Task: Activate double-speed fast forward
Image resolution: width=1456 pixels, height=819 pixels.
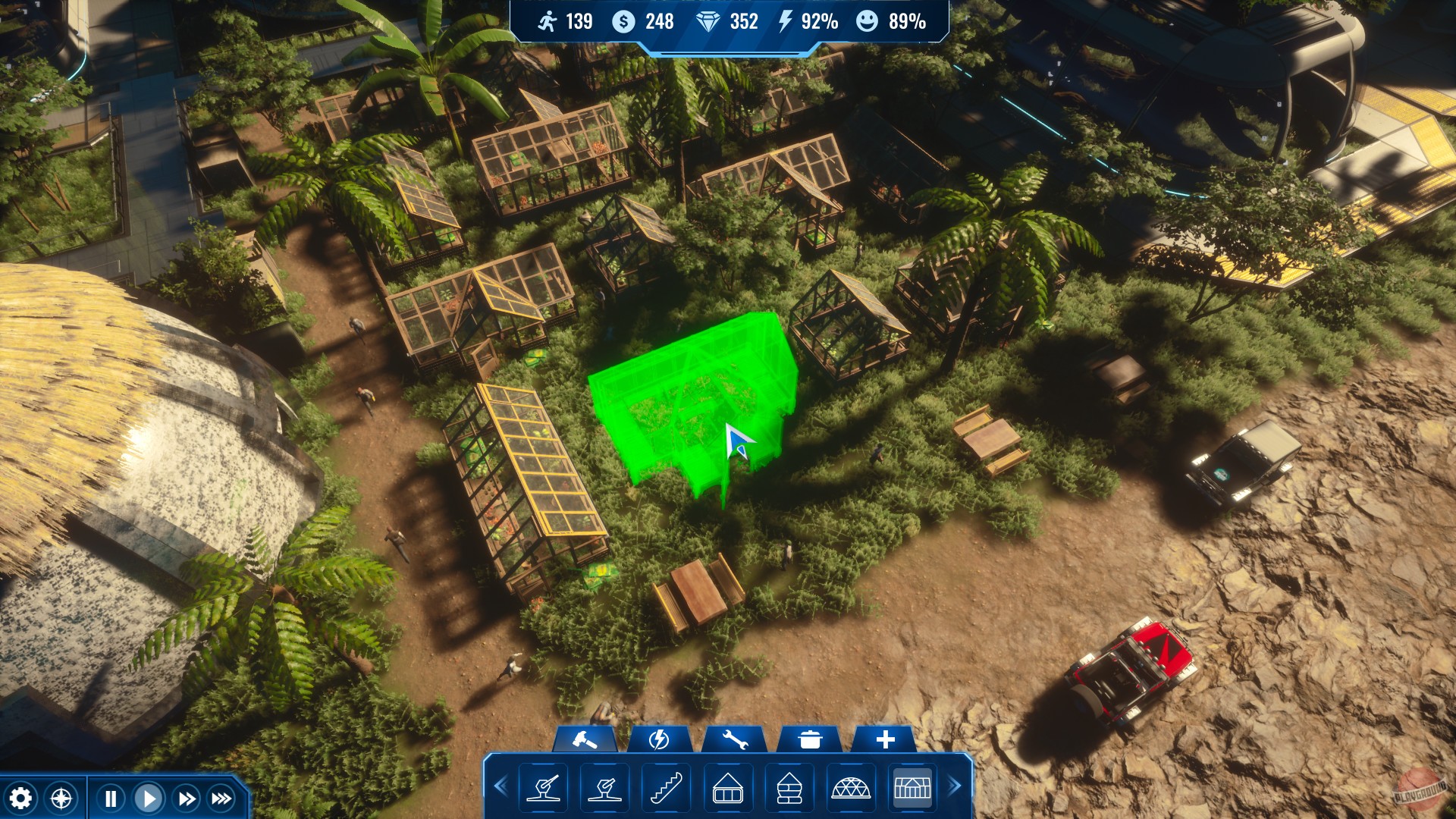Action: pos(187,797)
